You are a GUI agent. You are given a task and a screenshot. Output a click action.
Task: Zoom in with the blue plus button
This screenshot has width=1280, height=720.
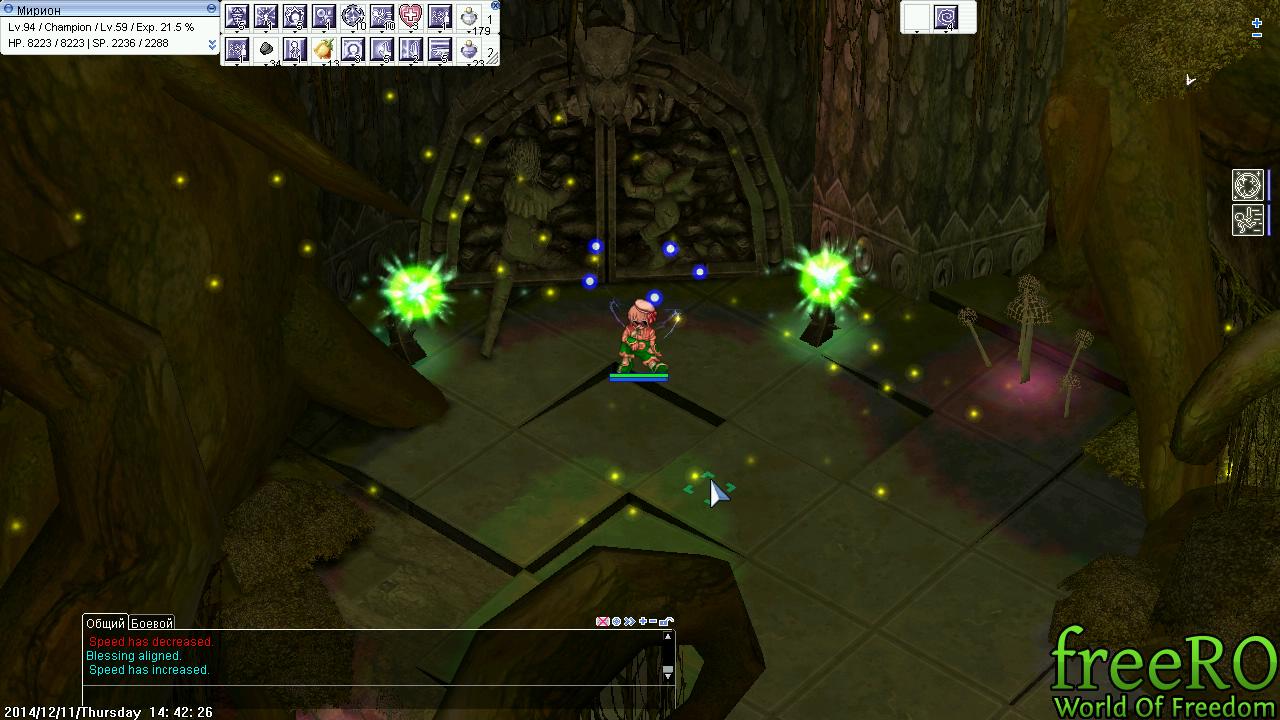(x=1257, y=22)
